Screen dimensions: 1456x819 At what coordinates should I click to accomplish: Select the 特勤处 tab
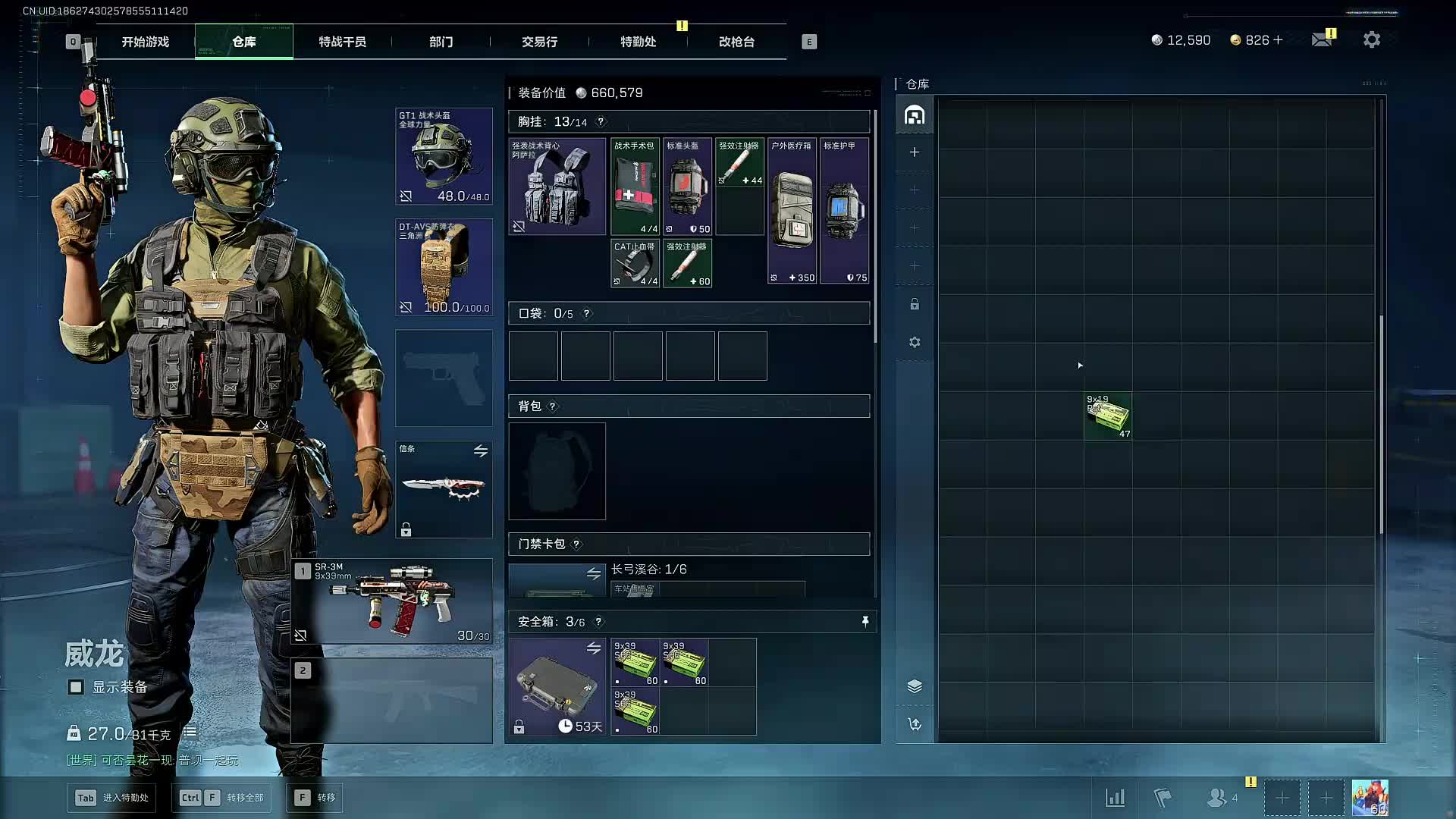coord(638,42)
